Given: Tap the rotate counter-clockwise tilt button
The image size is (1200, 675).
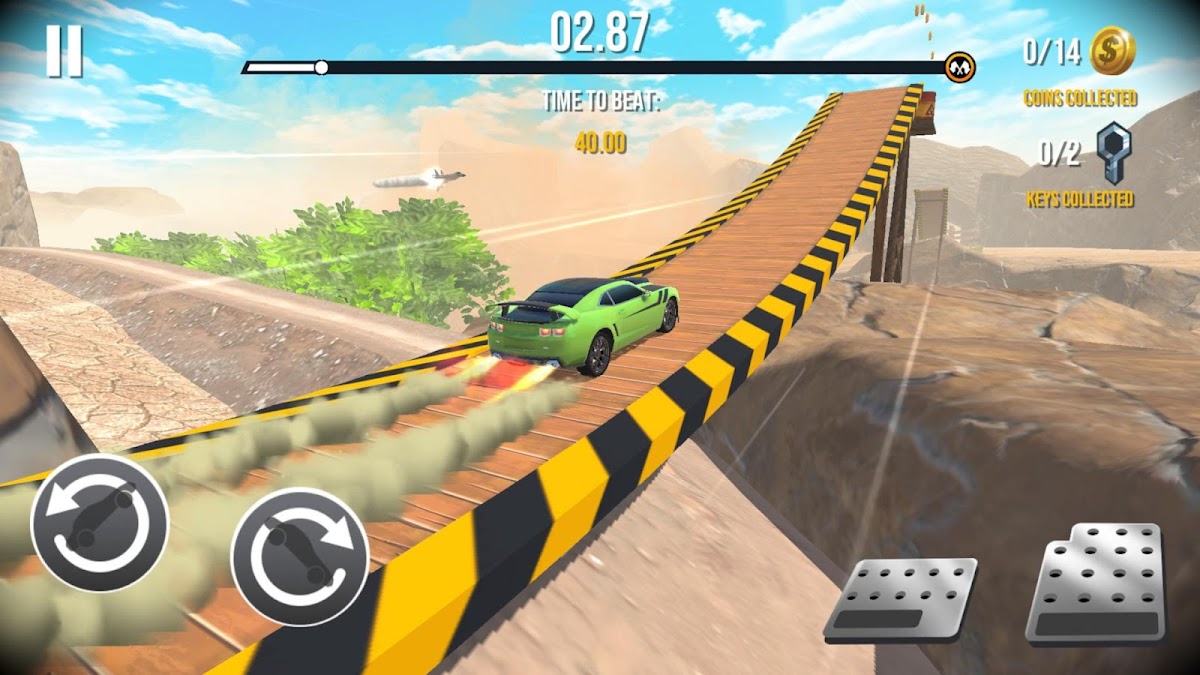Looking at the screenshot, I should [x=99, y=522].
